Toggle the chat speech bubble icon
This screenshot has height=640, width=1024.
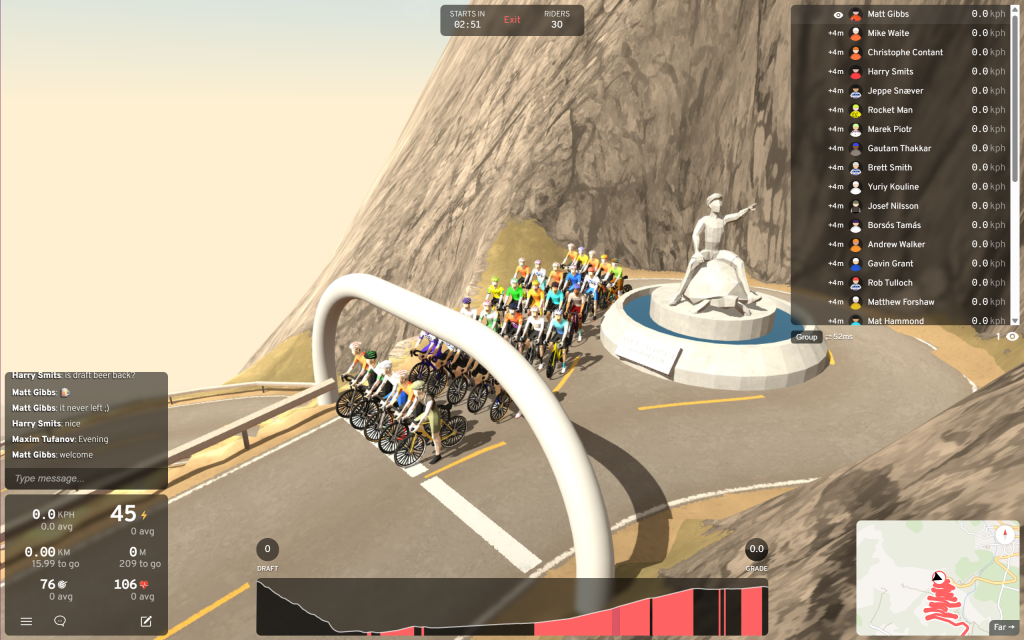(60, 621)
